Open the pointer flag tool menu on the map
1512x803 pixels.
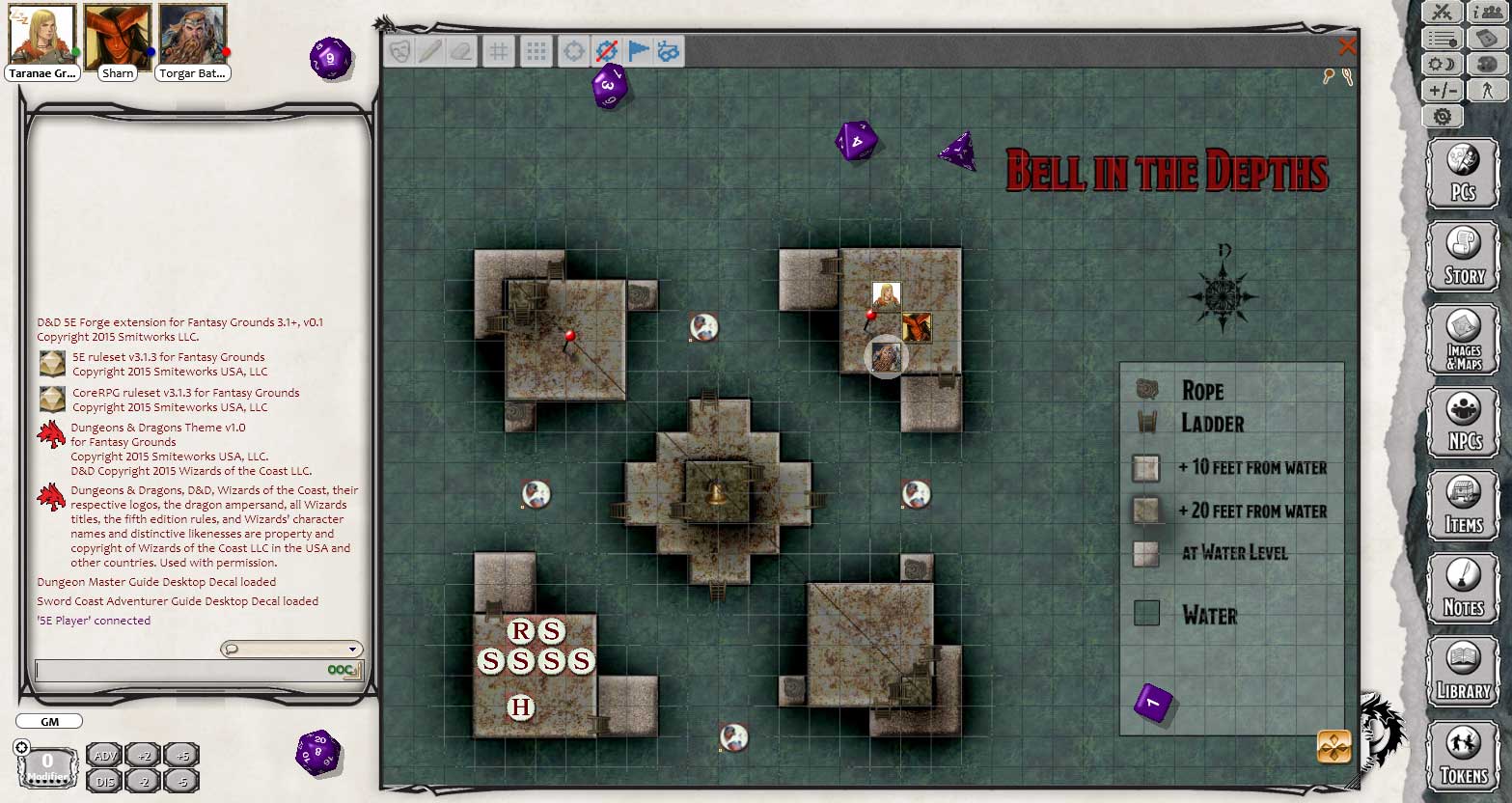point(636,51)
